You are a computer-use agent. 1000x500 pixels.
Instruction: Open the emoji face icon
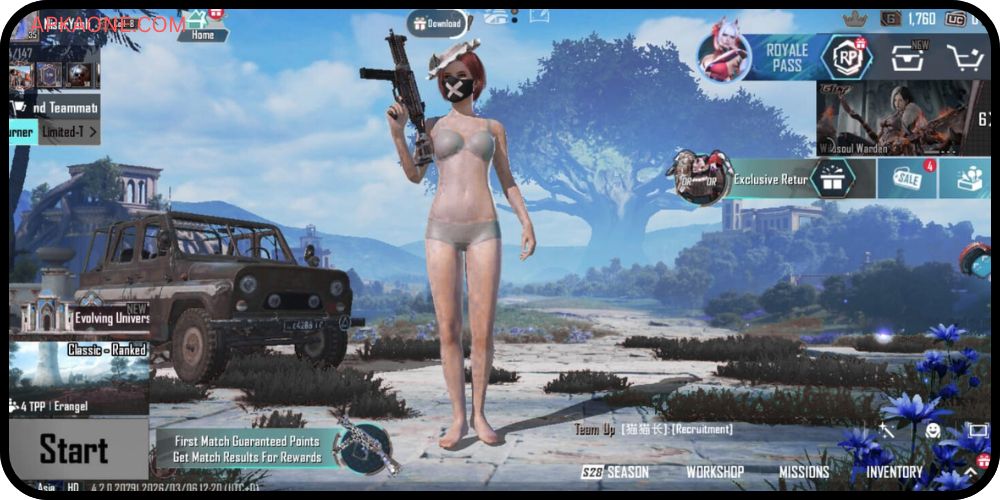[932, 431]
